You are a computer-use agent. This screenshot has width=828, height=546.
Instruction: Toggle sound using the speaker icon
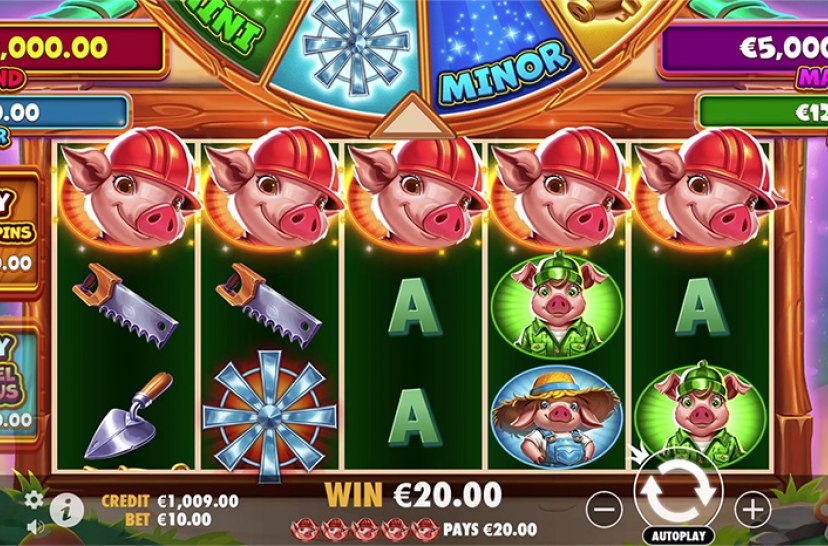point(35,526)
